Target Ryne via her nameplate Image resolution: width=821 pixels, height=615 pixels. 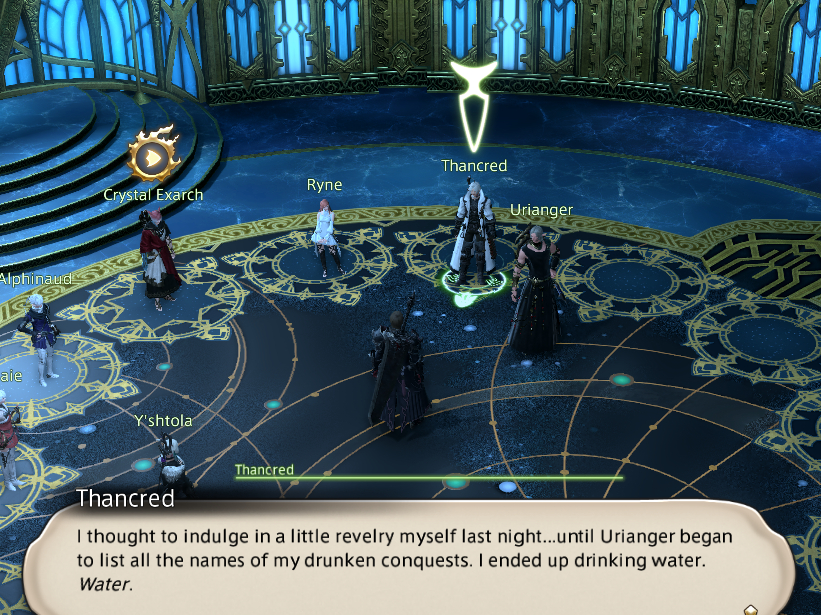[324, 185]
